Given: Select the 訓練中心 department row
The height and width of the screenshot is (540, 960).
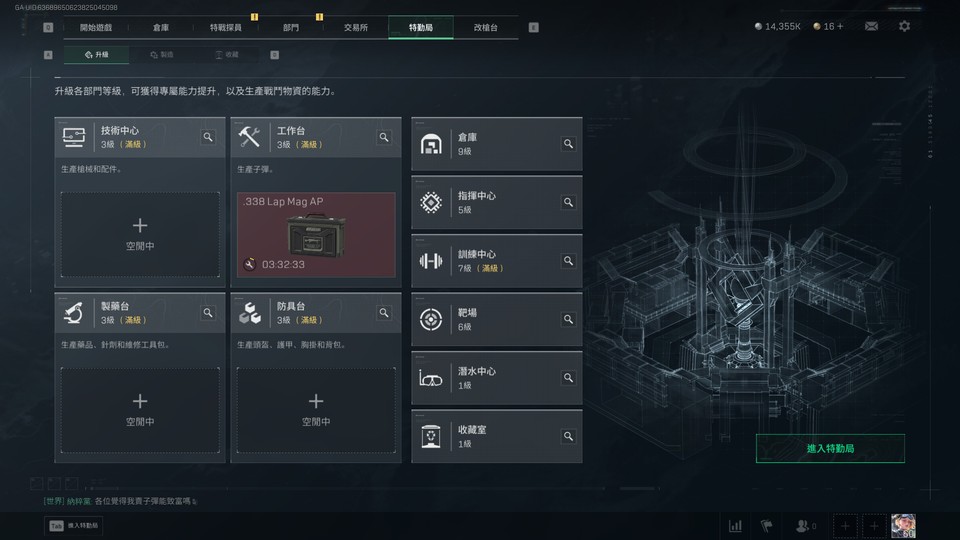Looking at the screenshot, I should click(x=496, y=261).
